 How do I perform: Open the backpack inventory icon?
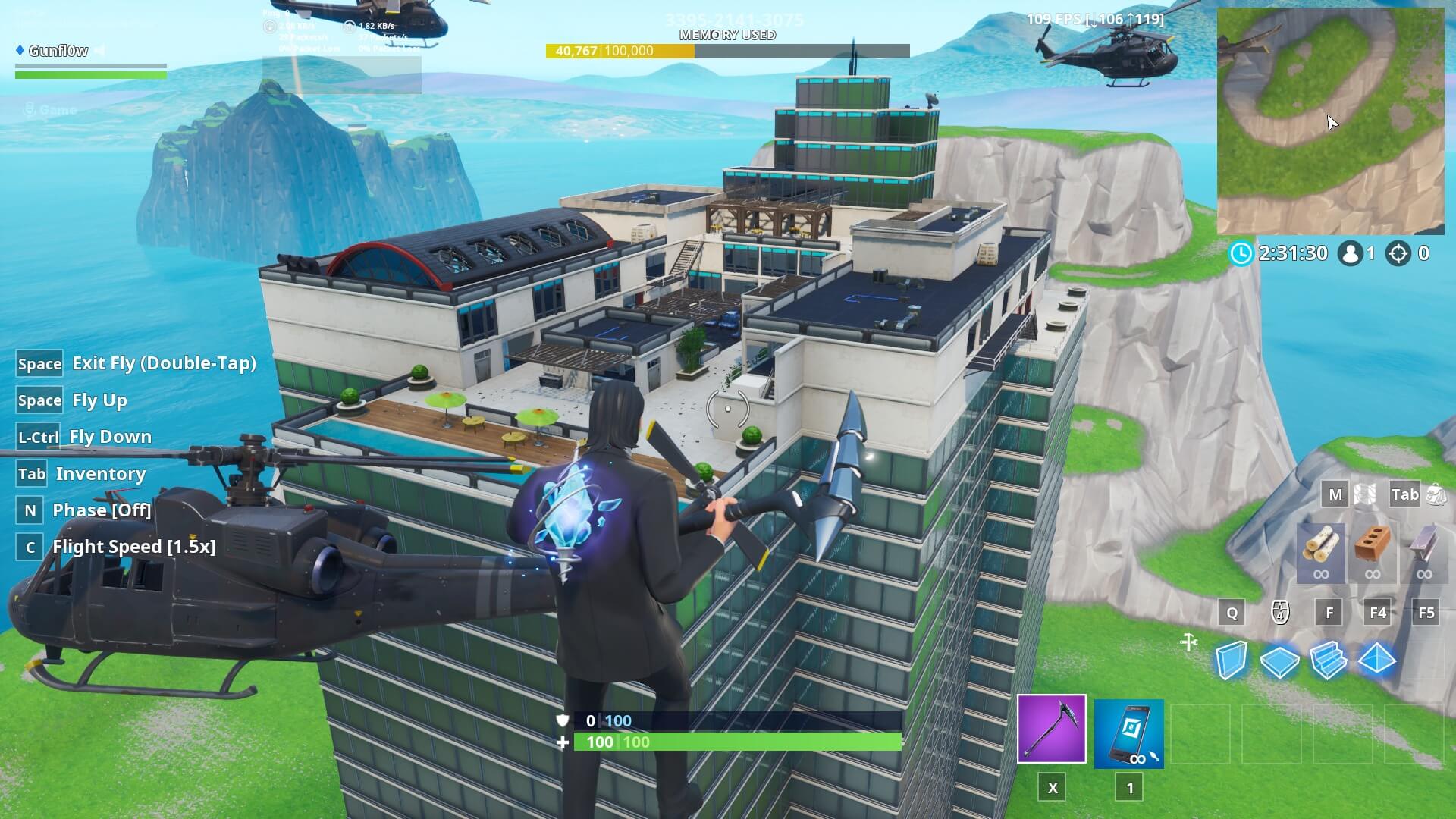(1436, 494)
